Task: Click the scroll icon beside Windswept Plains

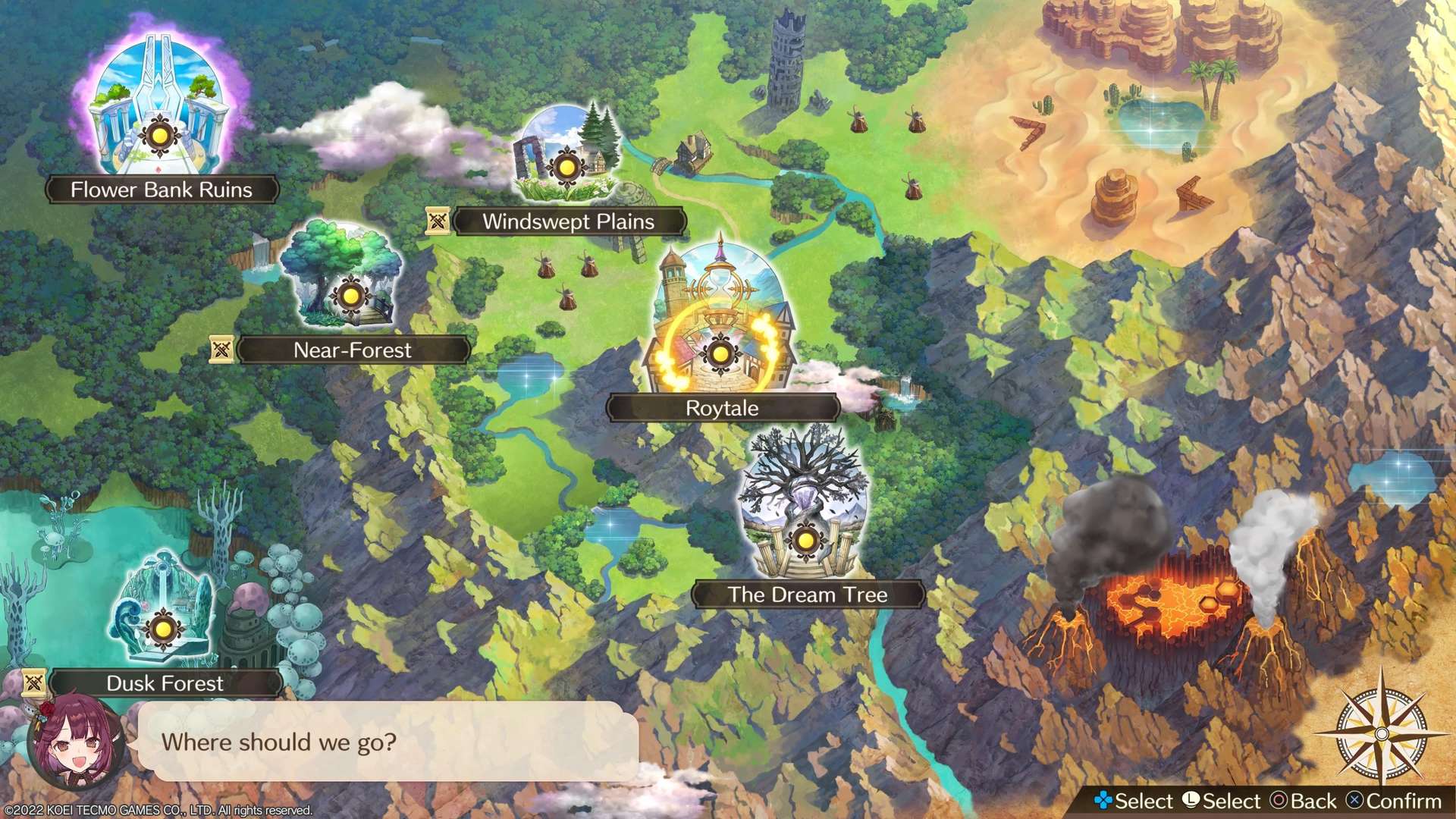Action: [438, 221]
